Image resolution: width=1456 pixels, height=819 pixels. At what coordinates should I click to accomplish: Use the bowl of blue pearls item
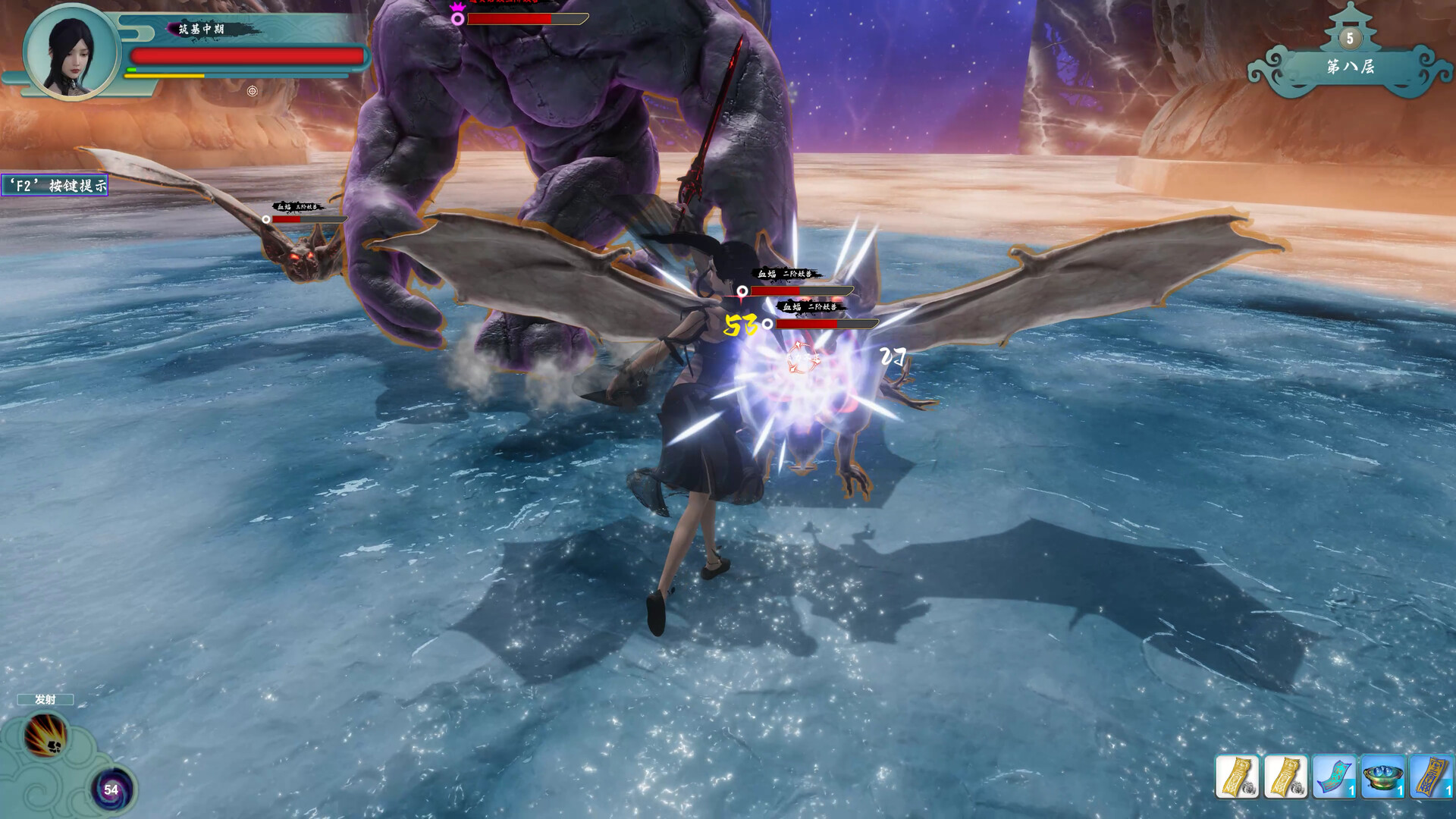[x=1382, y=777]
